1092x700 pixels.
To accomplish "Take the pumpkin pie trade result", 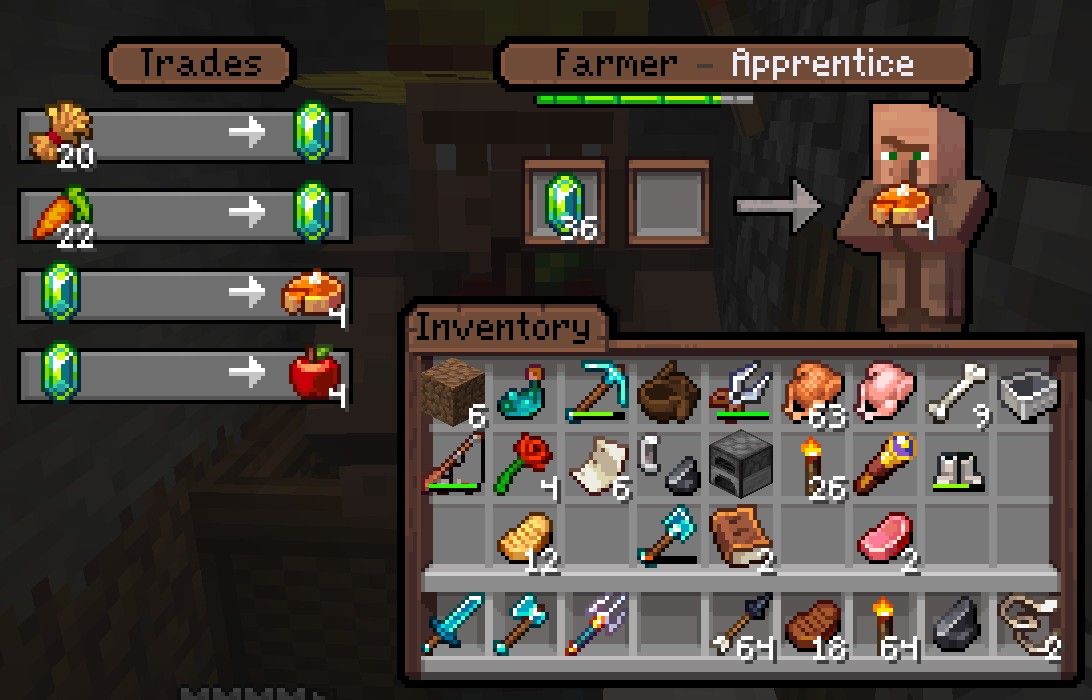I will [900, 205].
